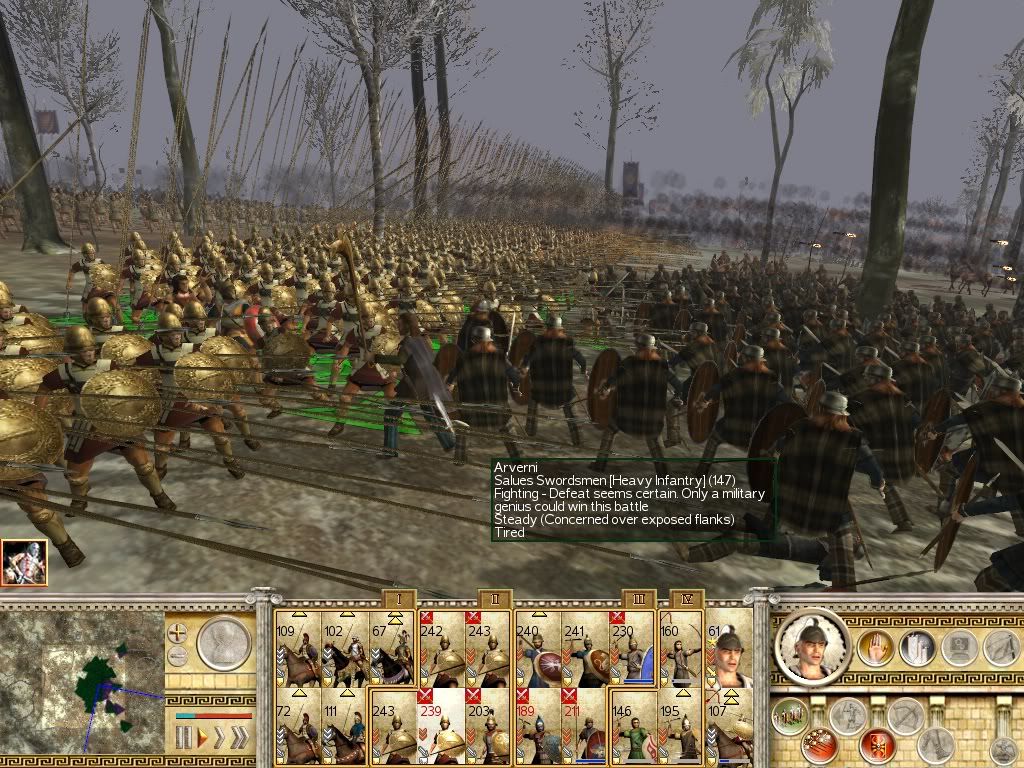Select the phalanx unit card with 239 men
The height and width of the screenshot is (768, 1024).
point(441,728)
